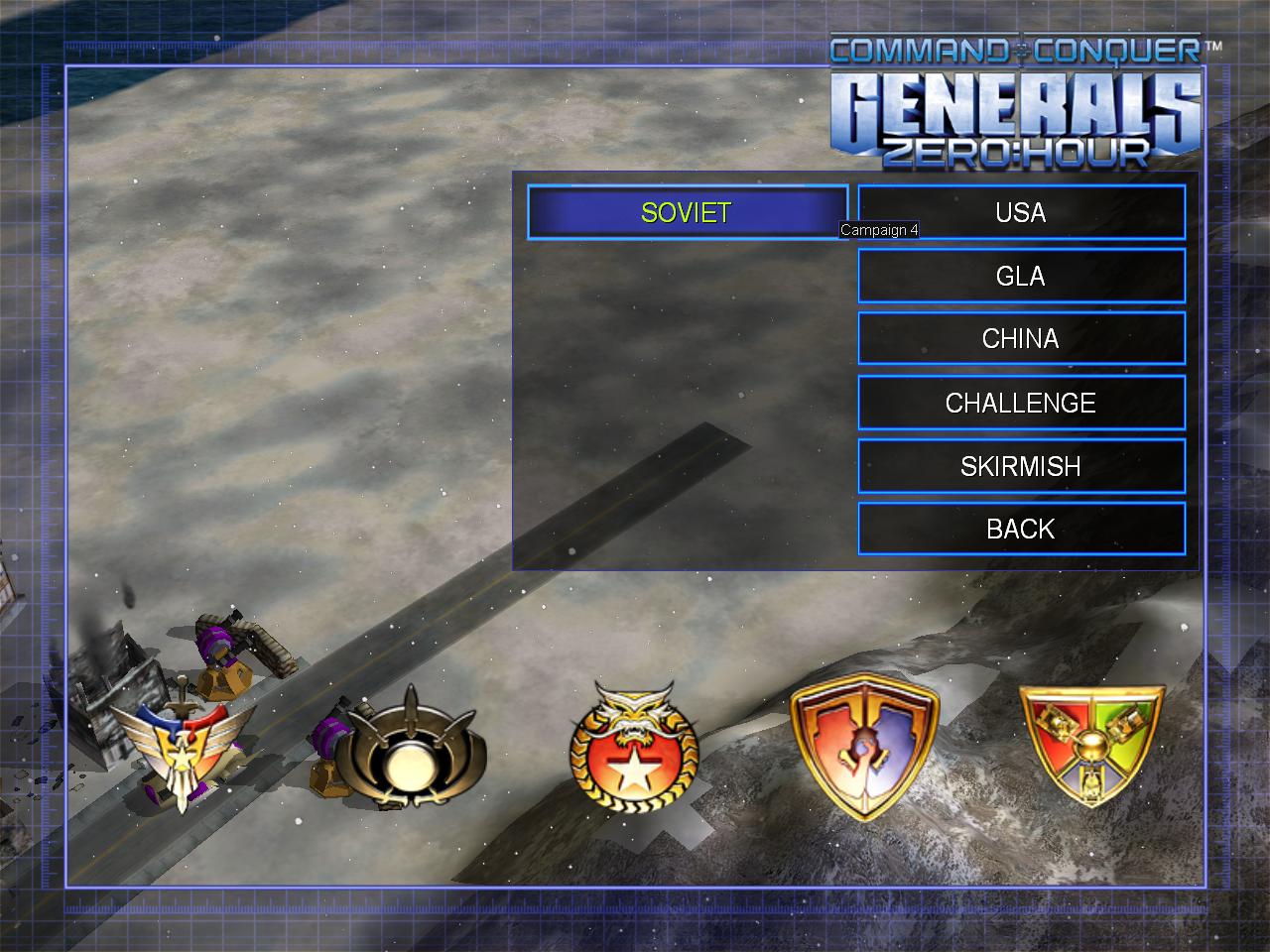Go back with the Back button
The height and width of the screenshot is (952, 1270).
(x=1021, y=530)
